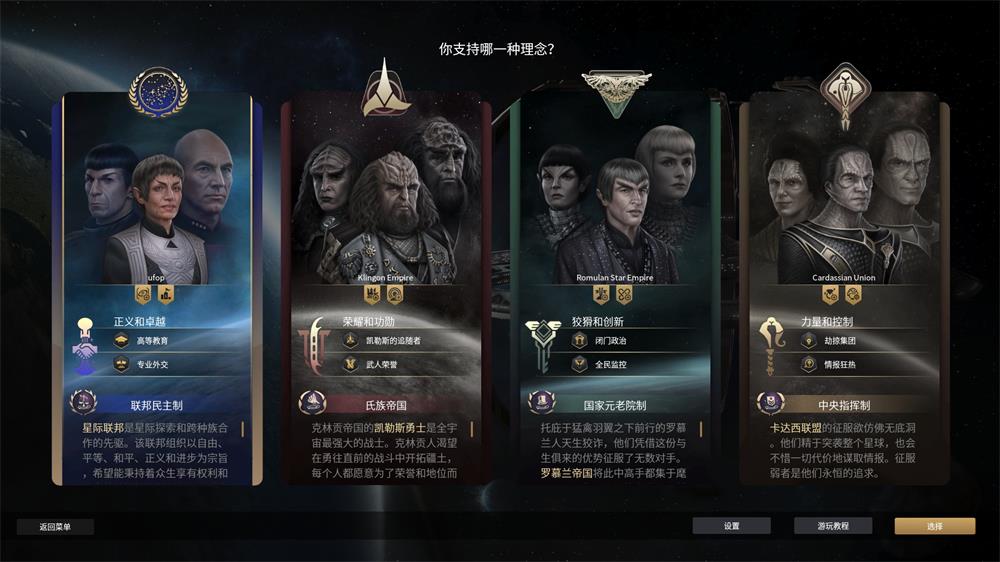The height and width of the screenshot is (562, 1000).
Task: Click the 劫掠集团 civic entry
Action: pyautogui.click(x=835, y=341)
